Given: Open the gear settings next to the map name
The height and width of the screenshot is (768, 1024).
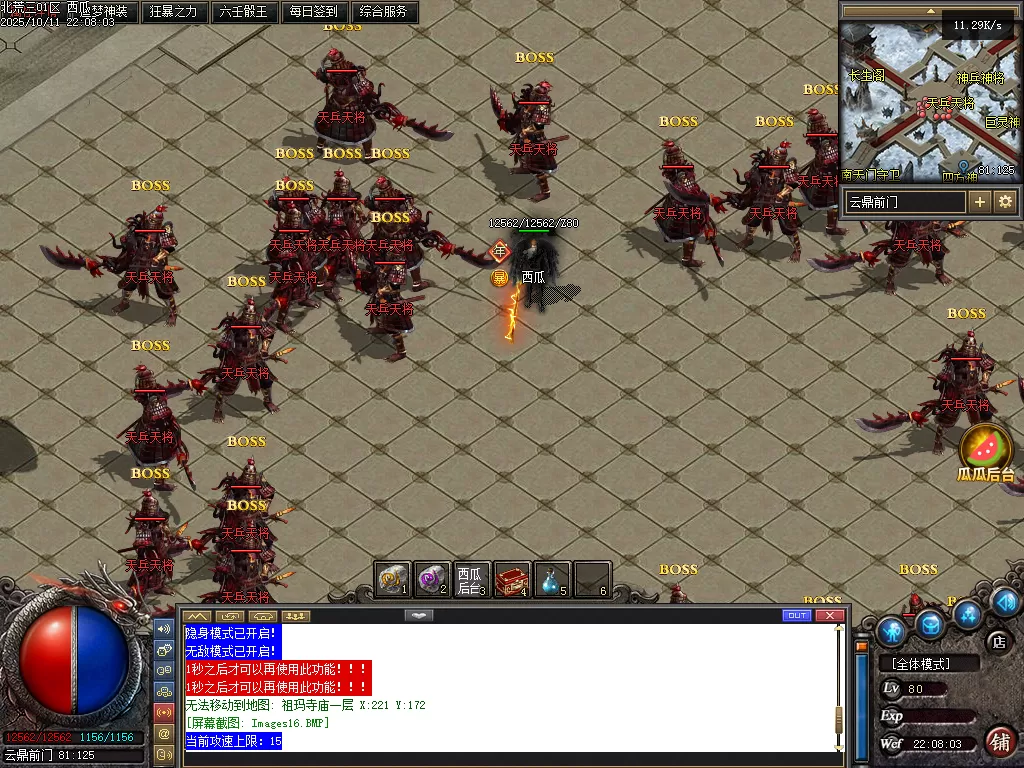Looking at the screenshot, I should pyautogui.click(x=1004, y=201).
